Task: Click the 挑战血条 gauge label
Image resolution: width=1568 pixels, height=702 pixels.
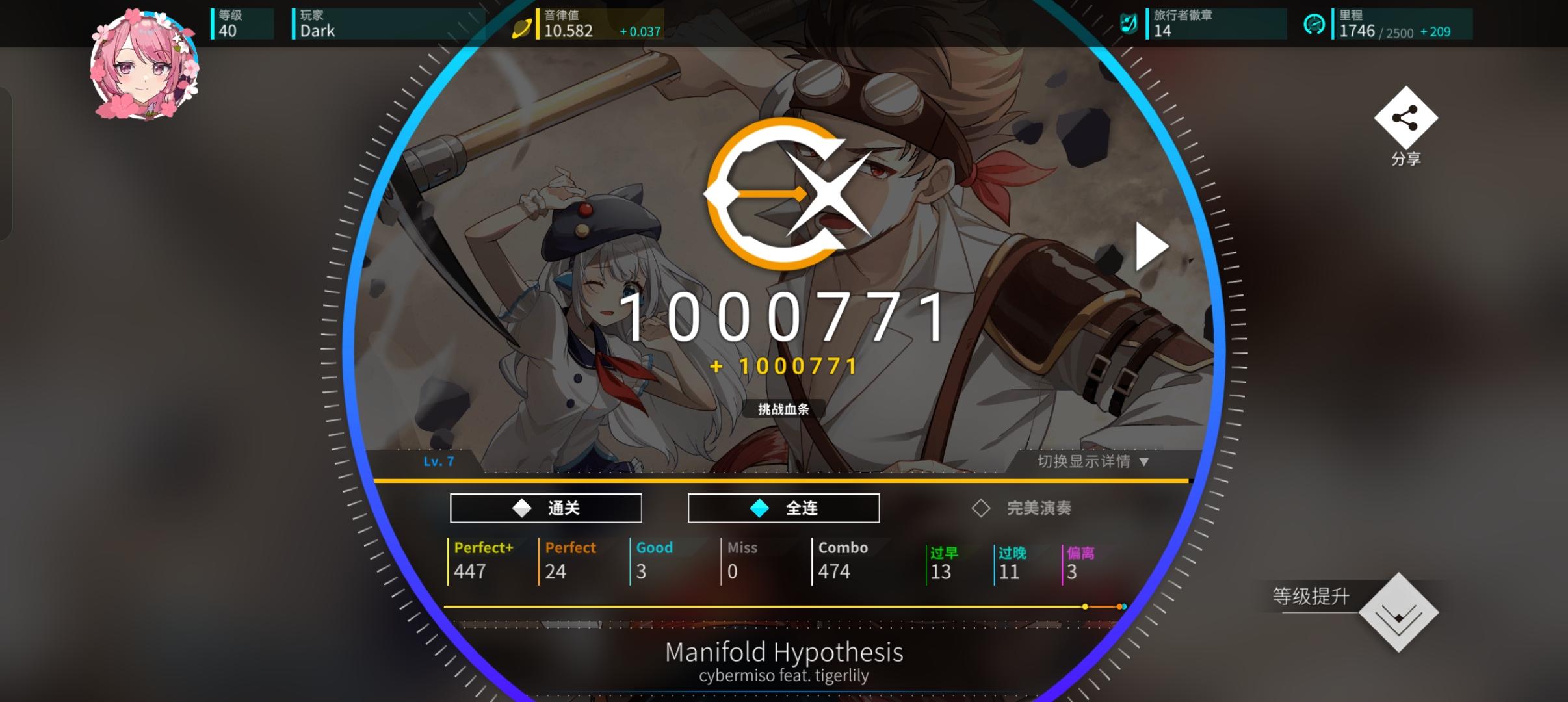Action: [x=783, y=409]
